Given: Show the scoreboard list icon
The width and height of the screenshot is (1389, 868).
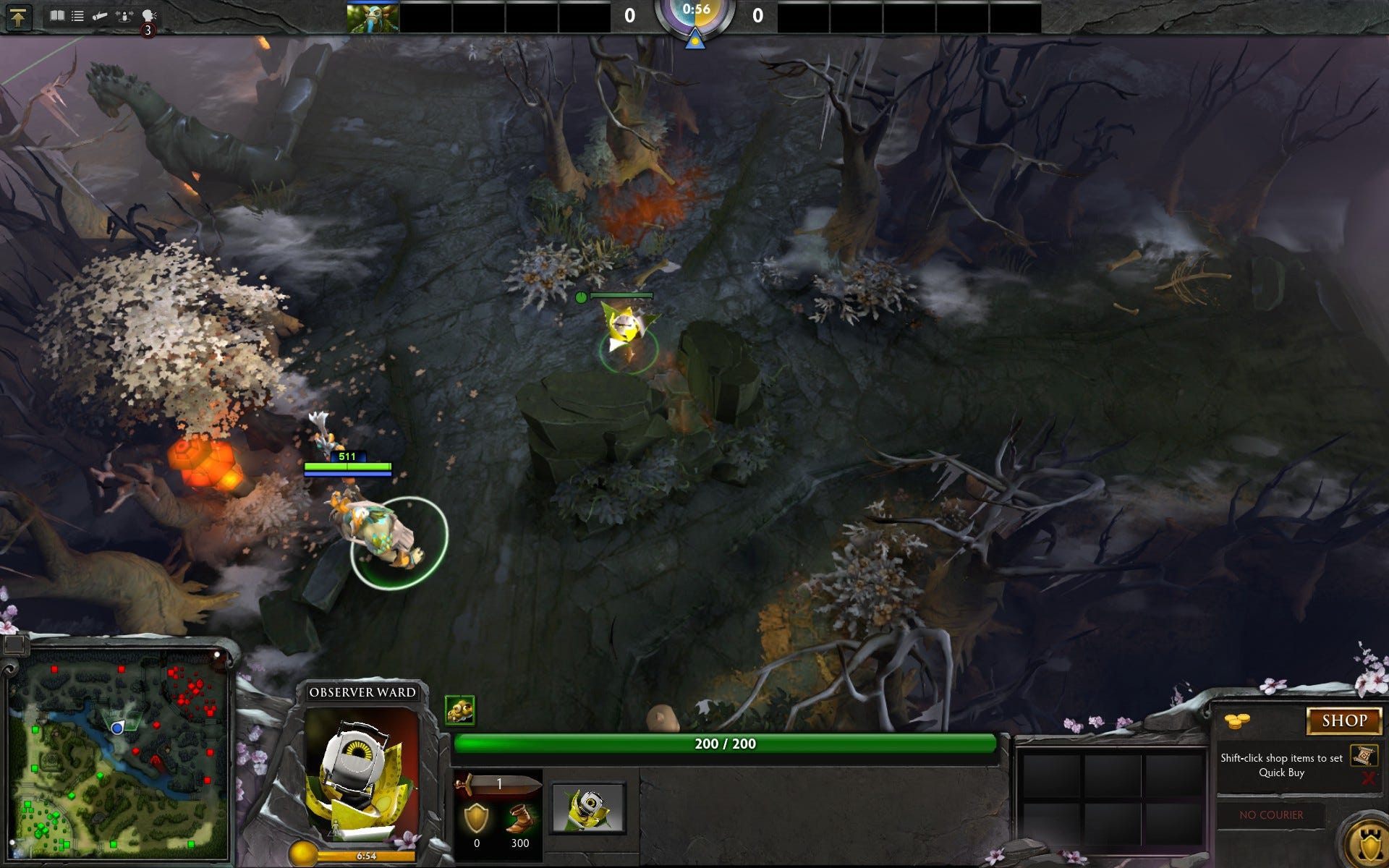Looking at the screenshot, I should point(77,16).
